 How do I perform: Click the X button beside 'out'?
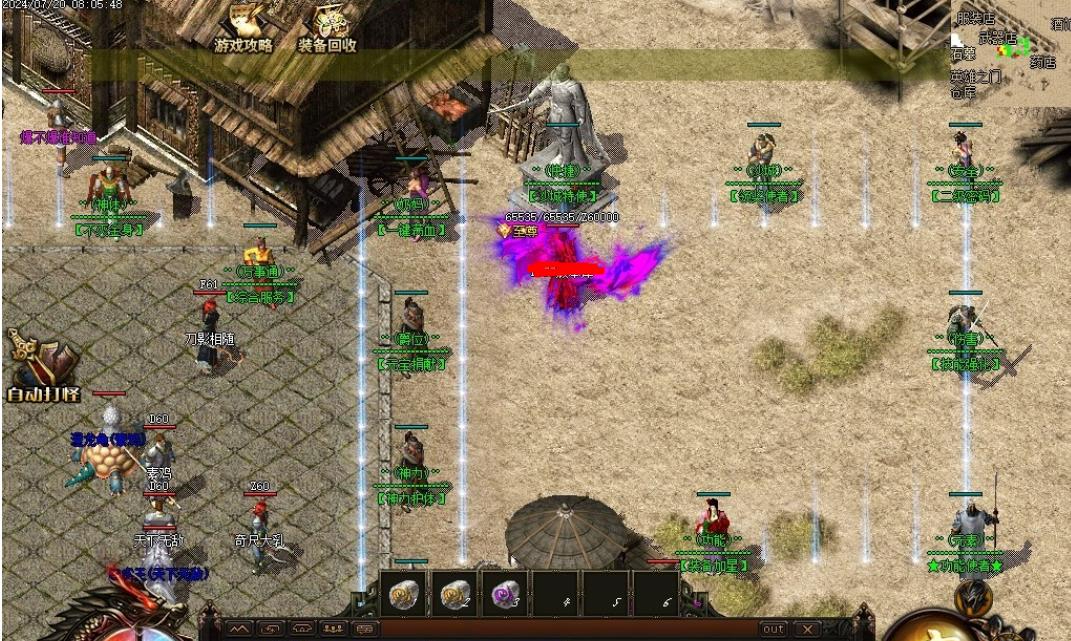tap(807, 629)
